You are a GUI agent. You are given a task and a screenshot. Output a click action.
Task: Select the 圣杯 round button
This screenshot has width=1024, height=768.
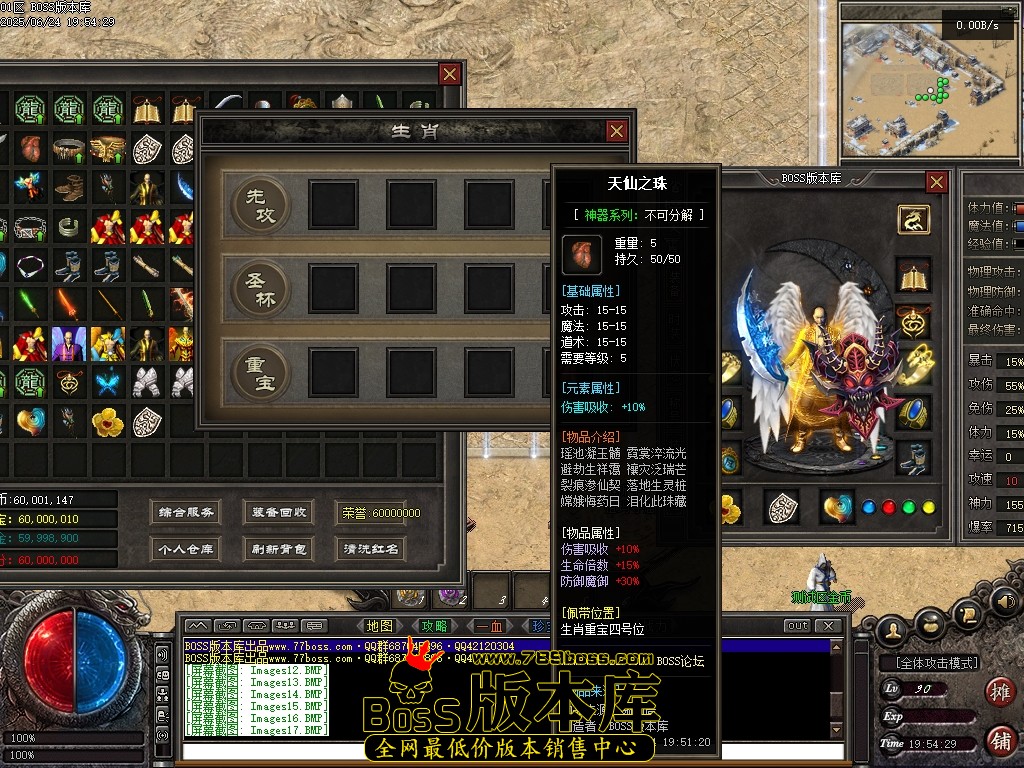[x=261, y=289]
